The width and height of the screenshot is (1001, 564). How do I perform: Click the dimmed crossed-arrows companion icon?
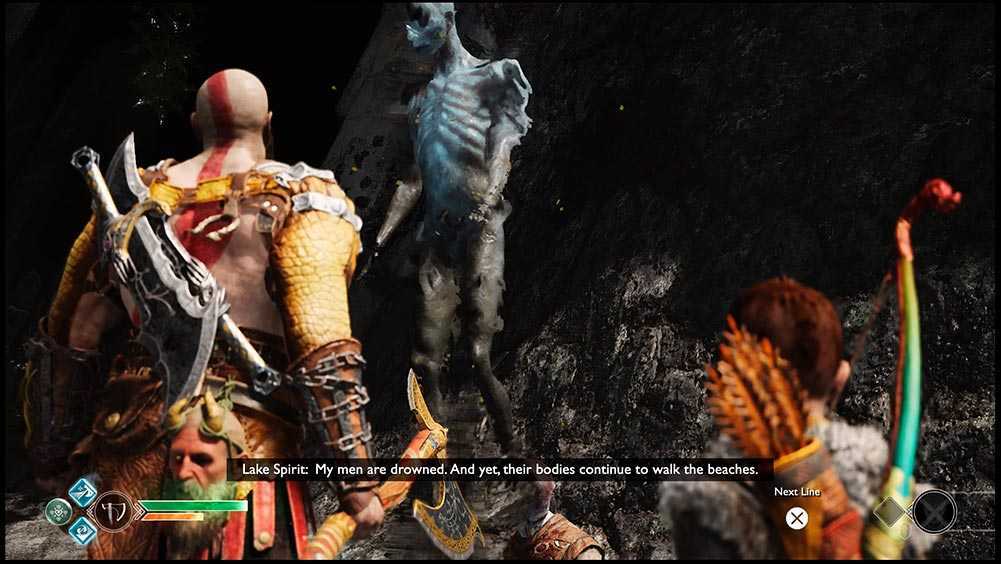934,512
